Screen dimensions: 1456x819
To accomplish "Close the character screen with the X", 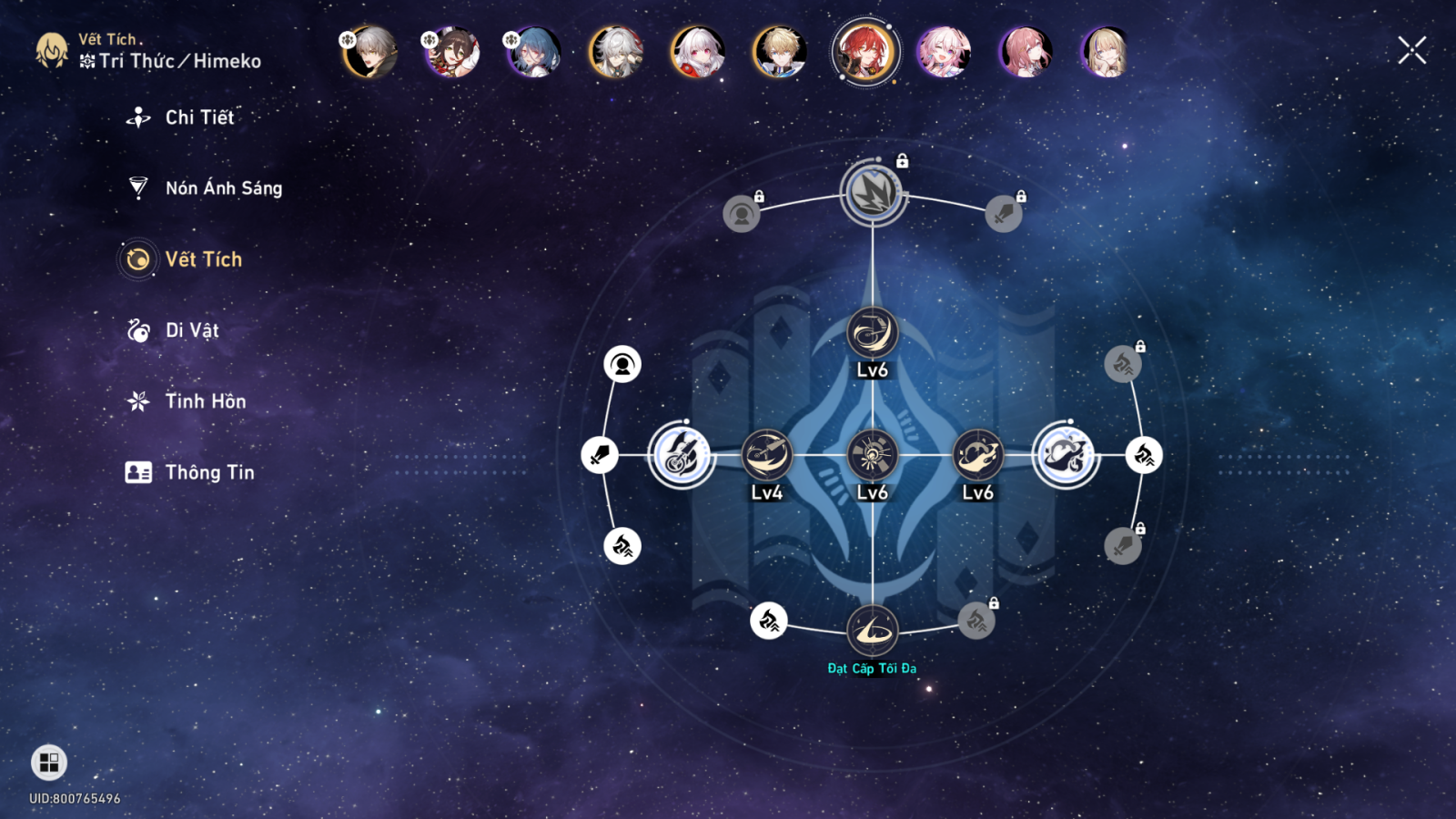I will coord(1411,50).
